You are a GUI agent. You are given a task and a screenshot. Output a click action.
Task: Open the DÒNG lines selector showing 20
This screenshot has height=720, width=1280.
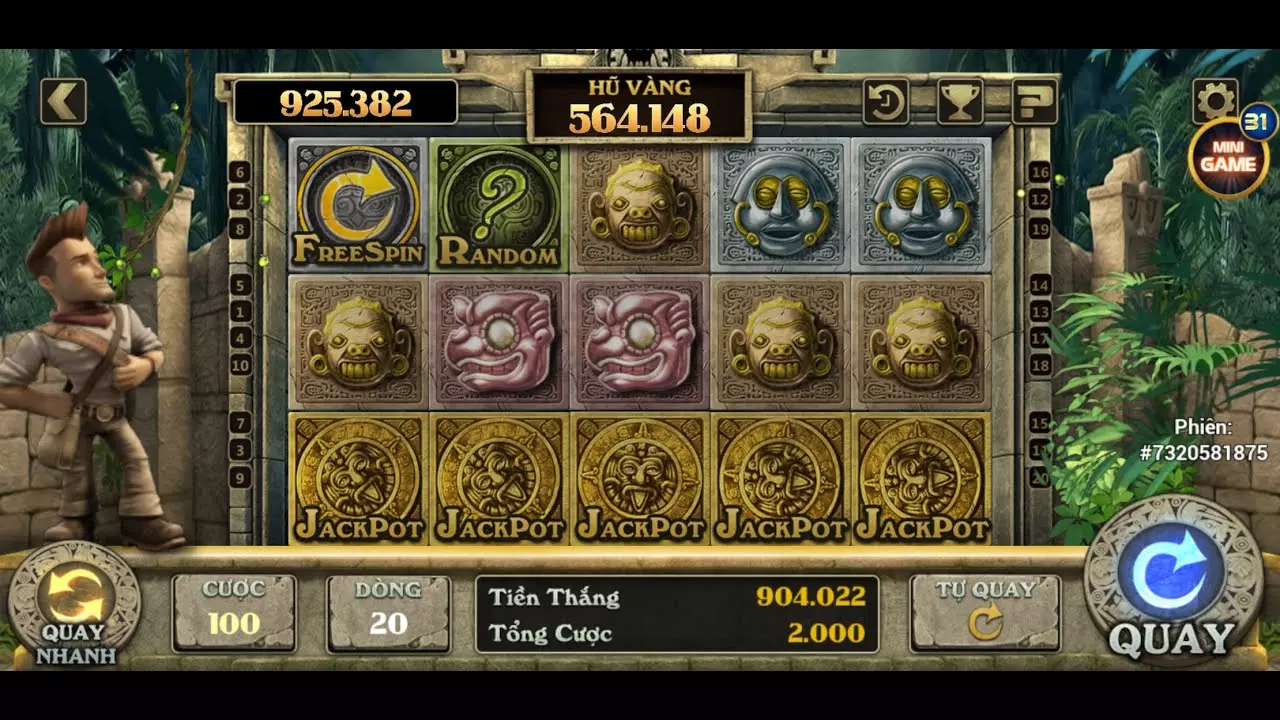(x=388, y=612)
